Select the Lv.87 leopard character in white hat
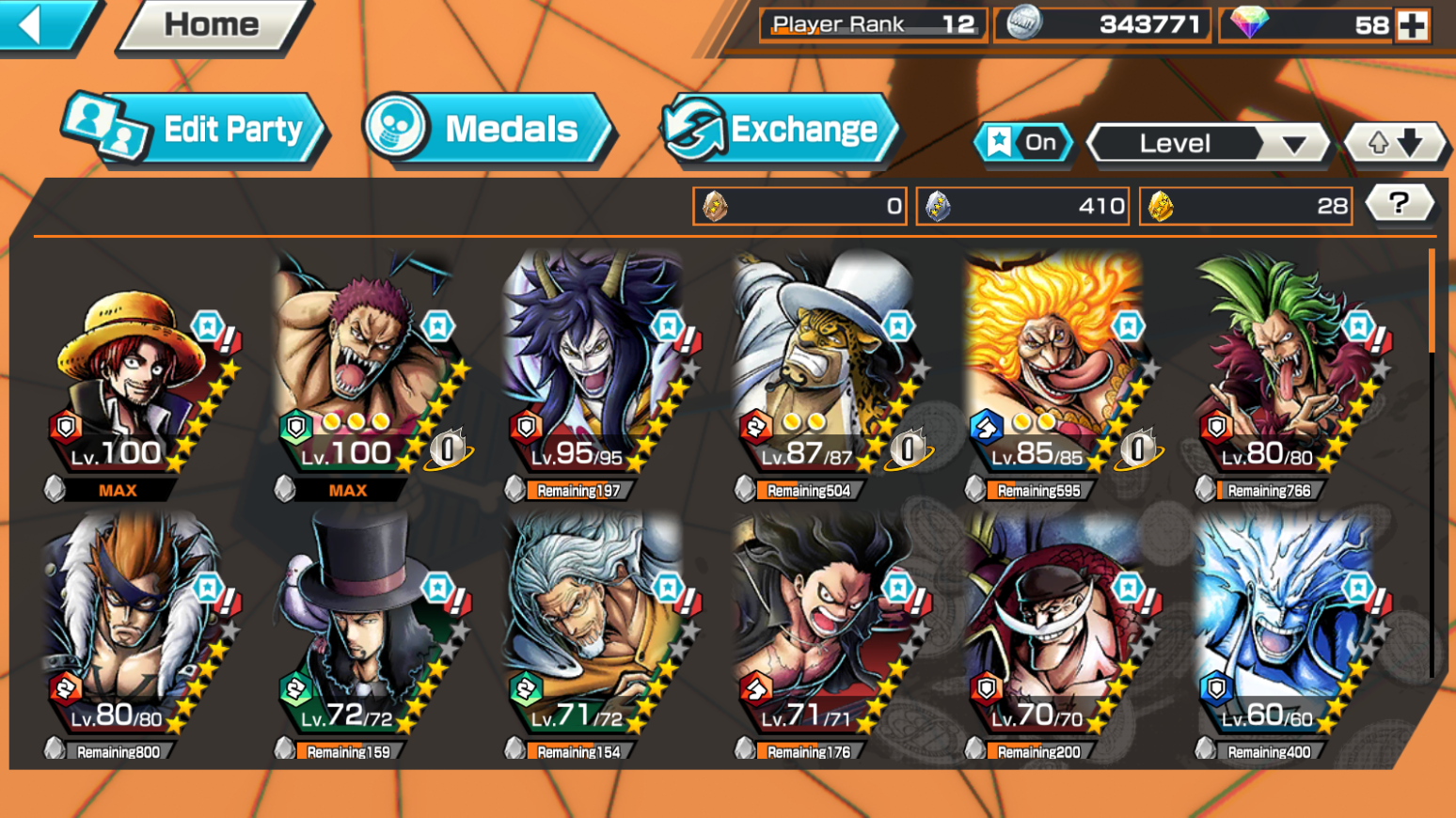 (828, 376)
